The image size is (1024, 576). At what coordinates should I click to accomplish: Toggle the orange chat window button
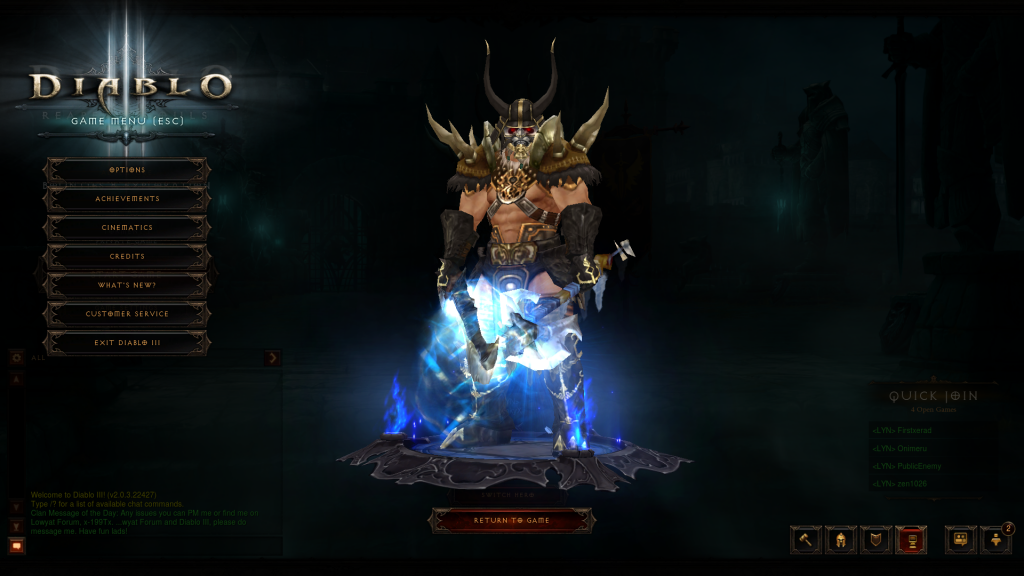[16, 545]
